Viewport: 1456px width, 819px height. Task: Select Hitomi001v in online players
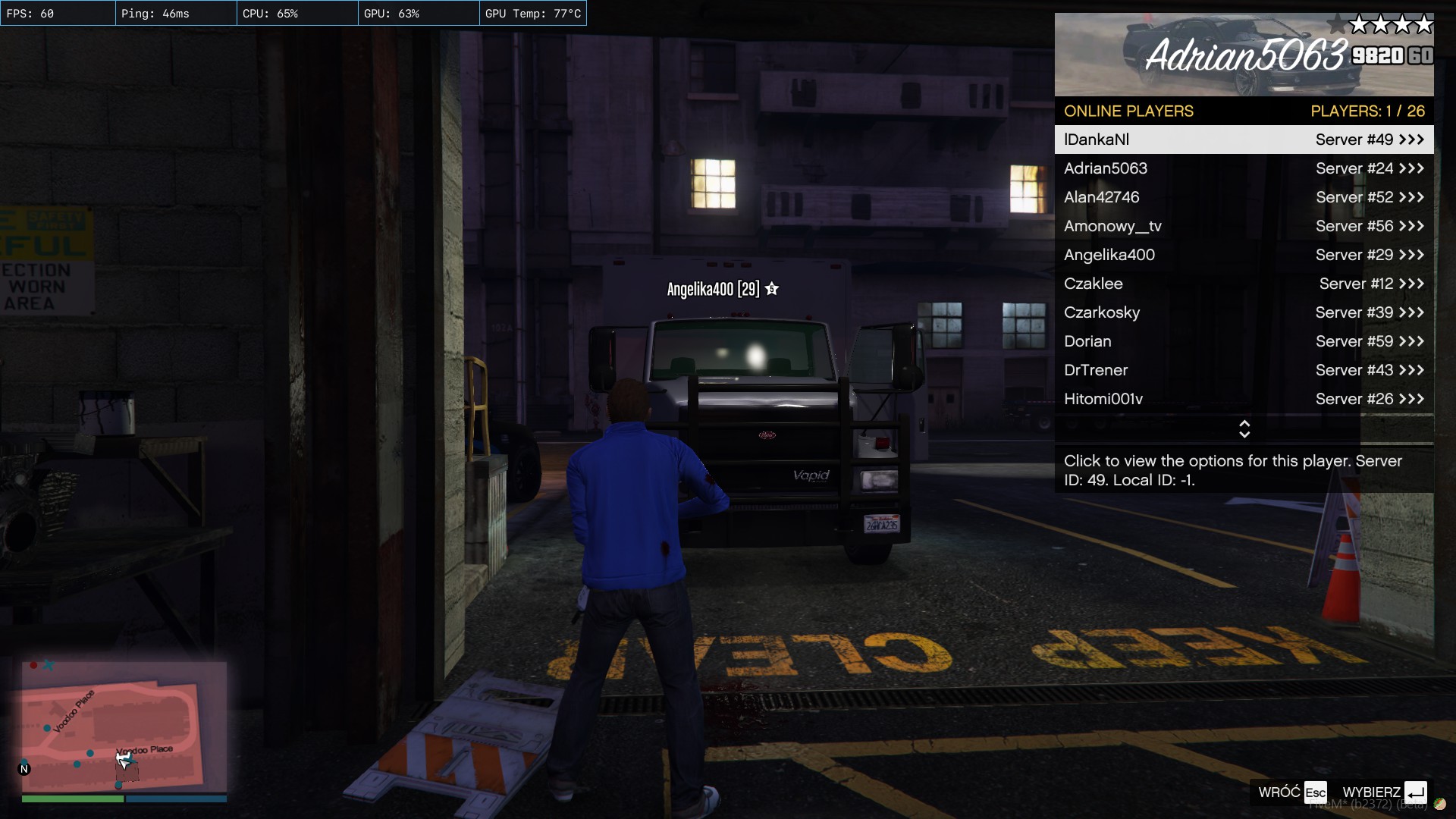[x=1244, y=399]
